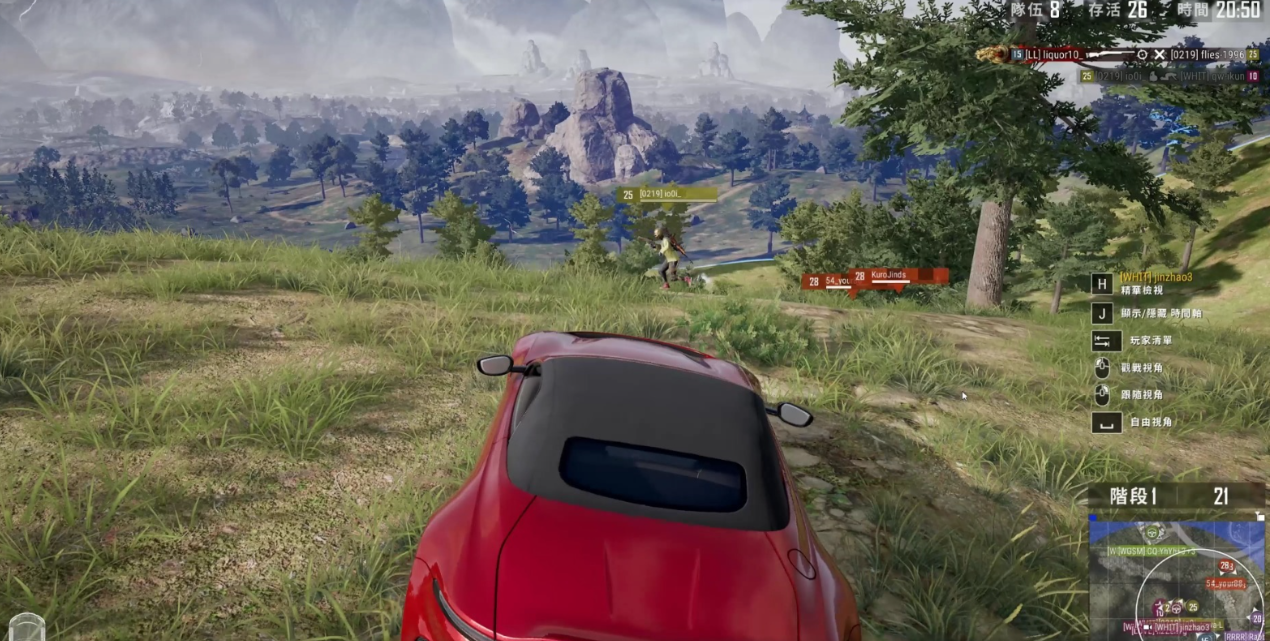Pick the team 25 marker on the minimap
Viewport: 1270px width, 641px height.
[1193, 607]
